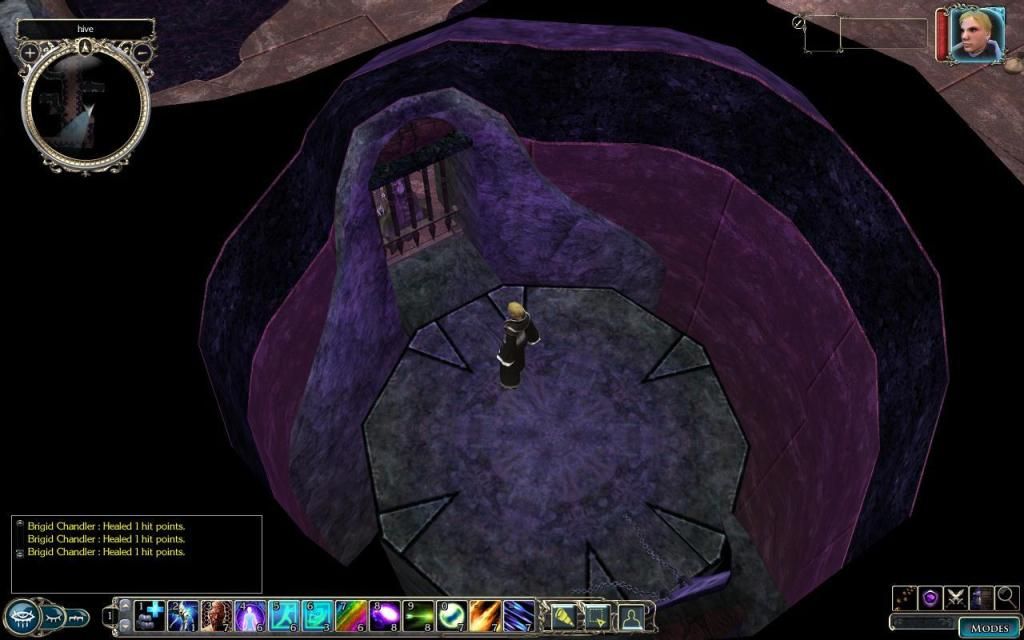Zoom out the minimap with minus button

[x=143, y=52]
